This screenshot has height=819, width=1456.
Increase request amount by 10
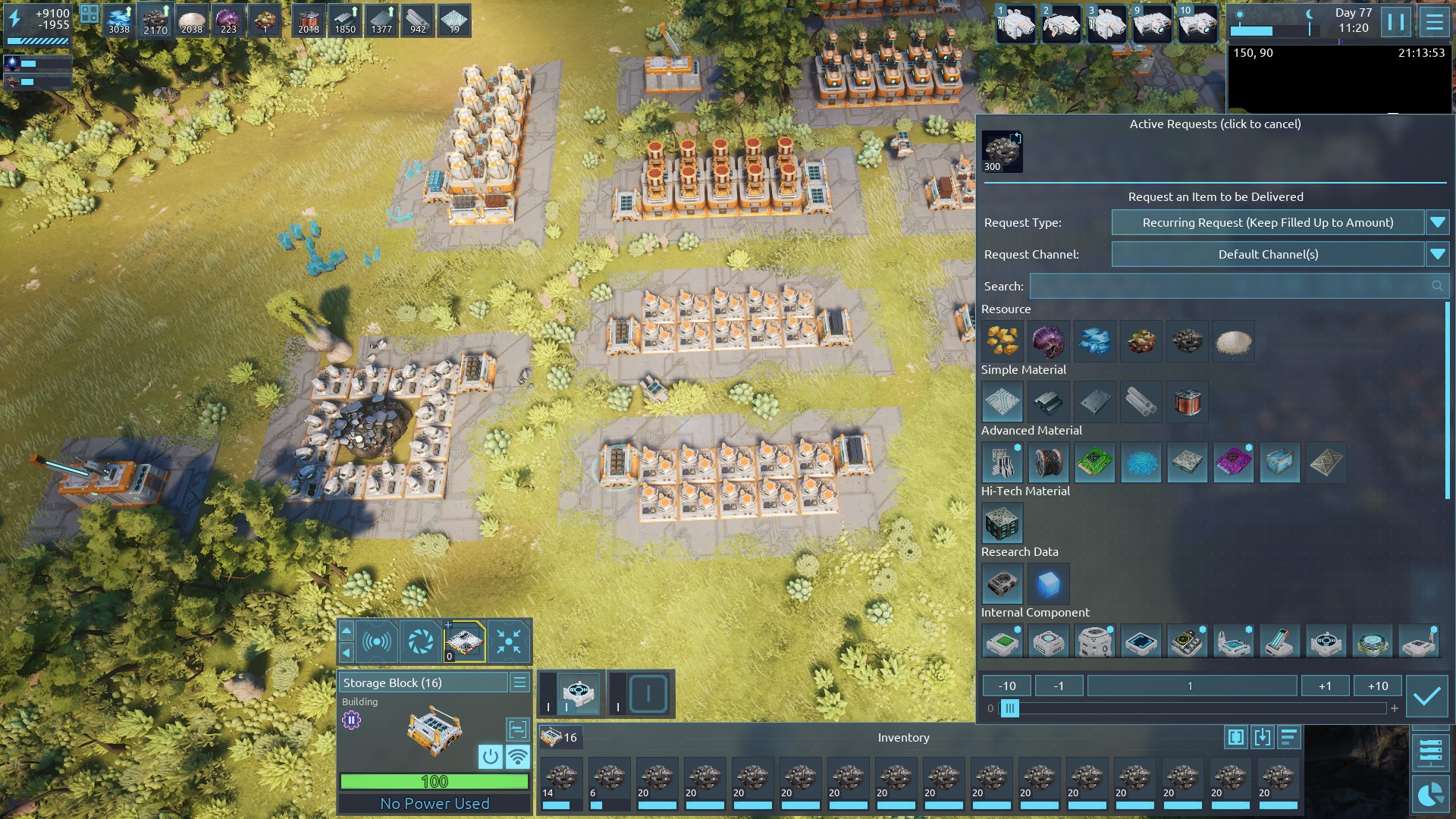[x=1378, y=686]
